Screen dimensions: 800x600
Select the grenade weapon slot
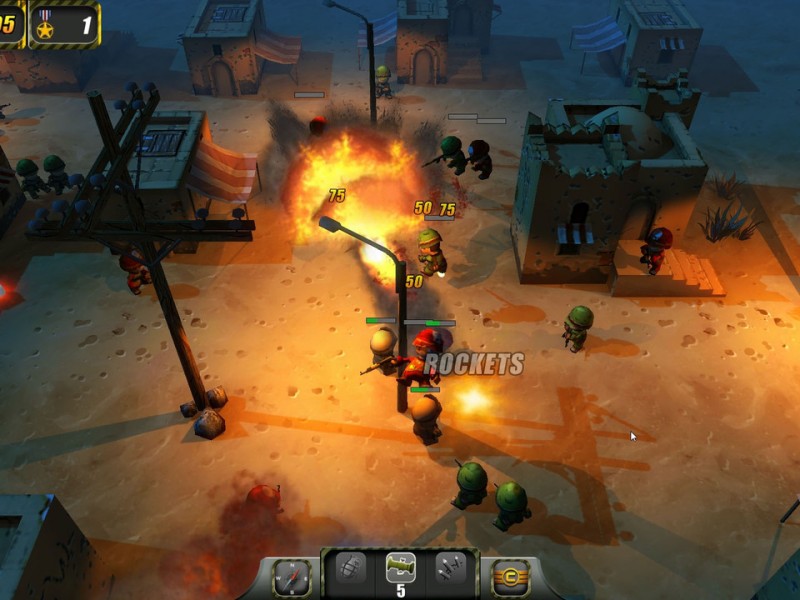point(350,567)
